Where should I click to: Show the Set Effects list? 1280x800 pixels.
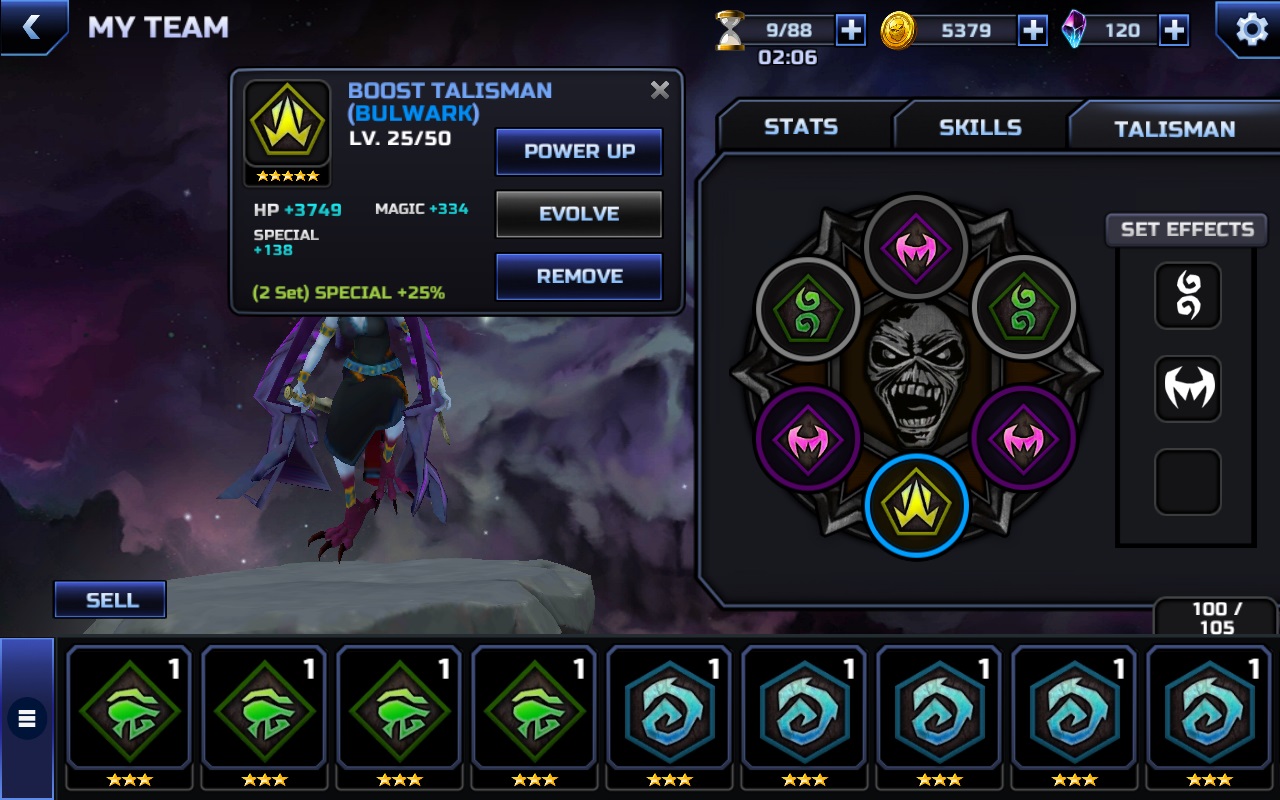click(x=1187, y=229)
